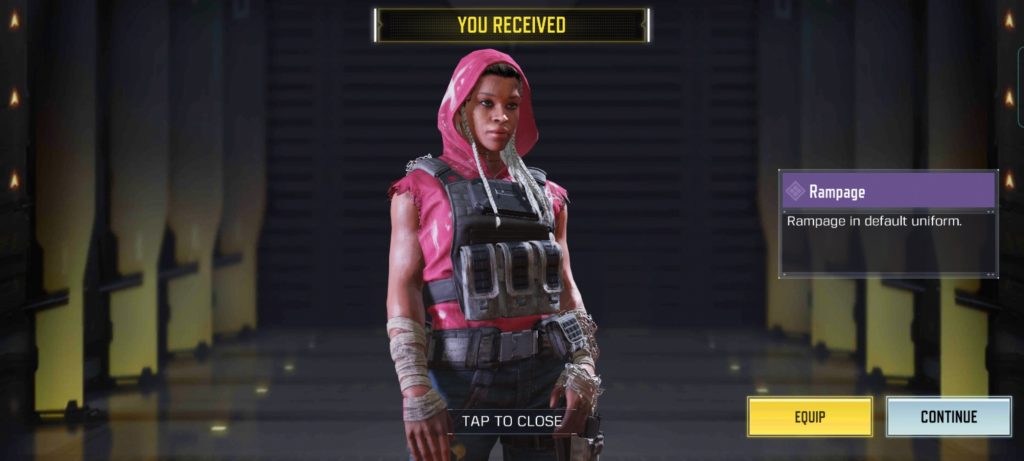1024x461 pixels.
Task: Equip the Rampage character skin
Action: [809, 416]
